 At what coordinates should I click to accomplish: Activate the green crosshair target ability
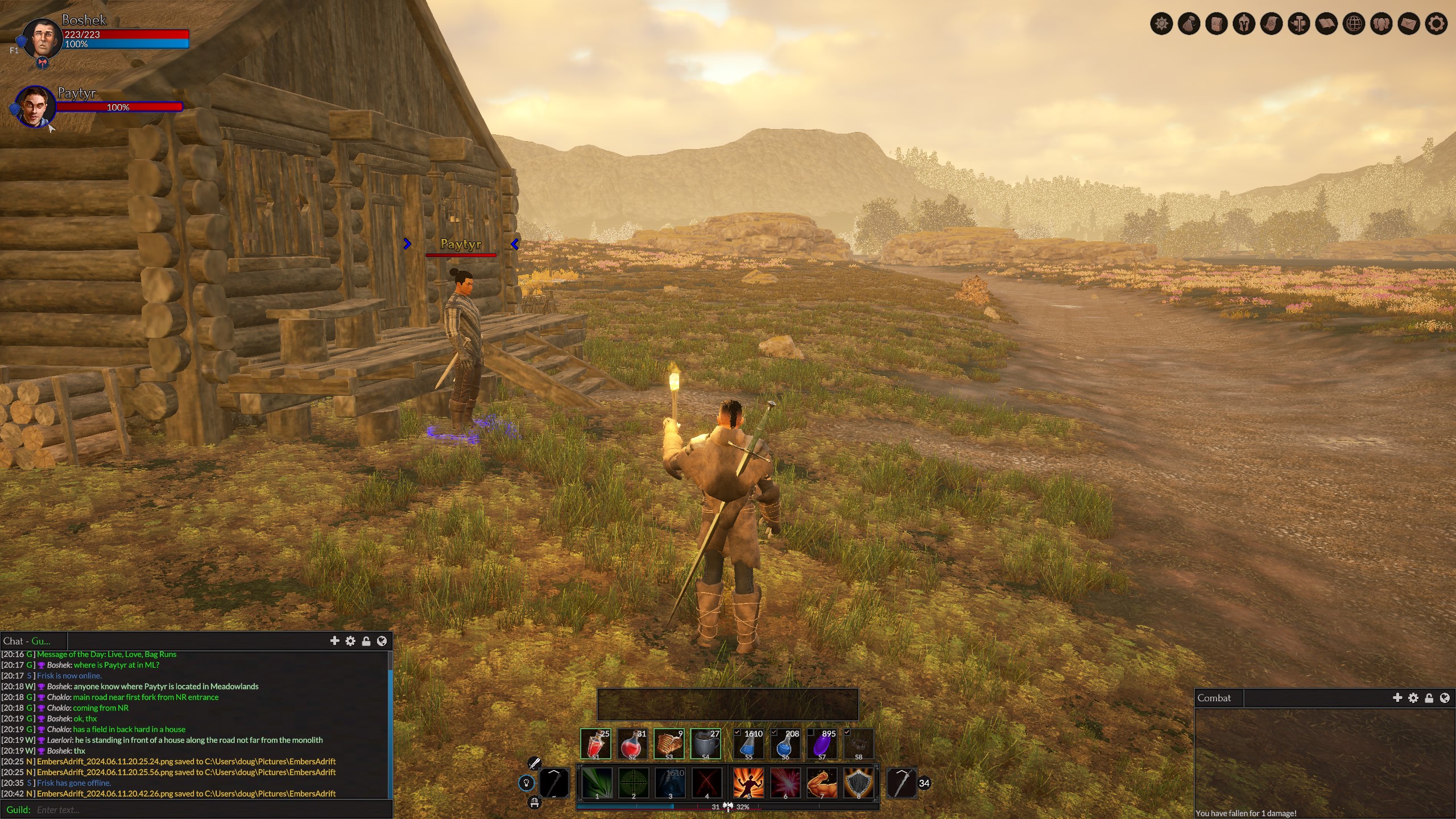pyautogui.click(x=633, y=783)
